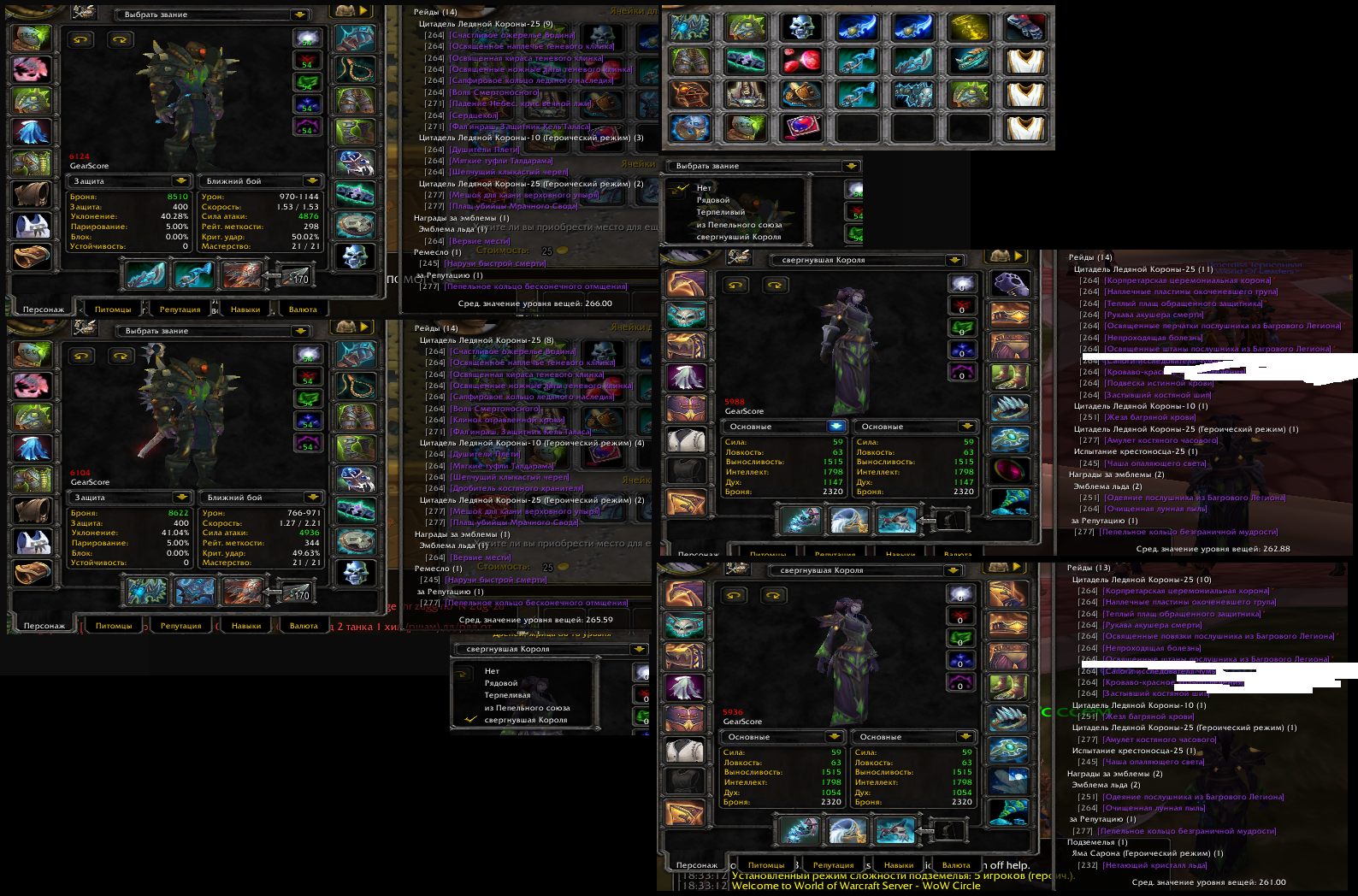
Task: Select the red and blue gauntlet item
Action: click(1024, 28)
